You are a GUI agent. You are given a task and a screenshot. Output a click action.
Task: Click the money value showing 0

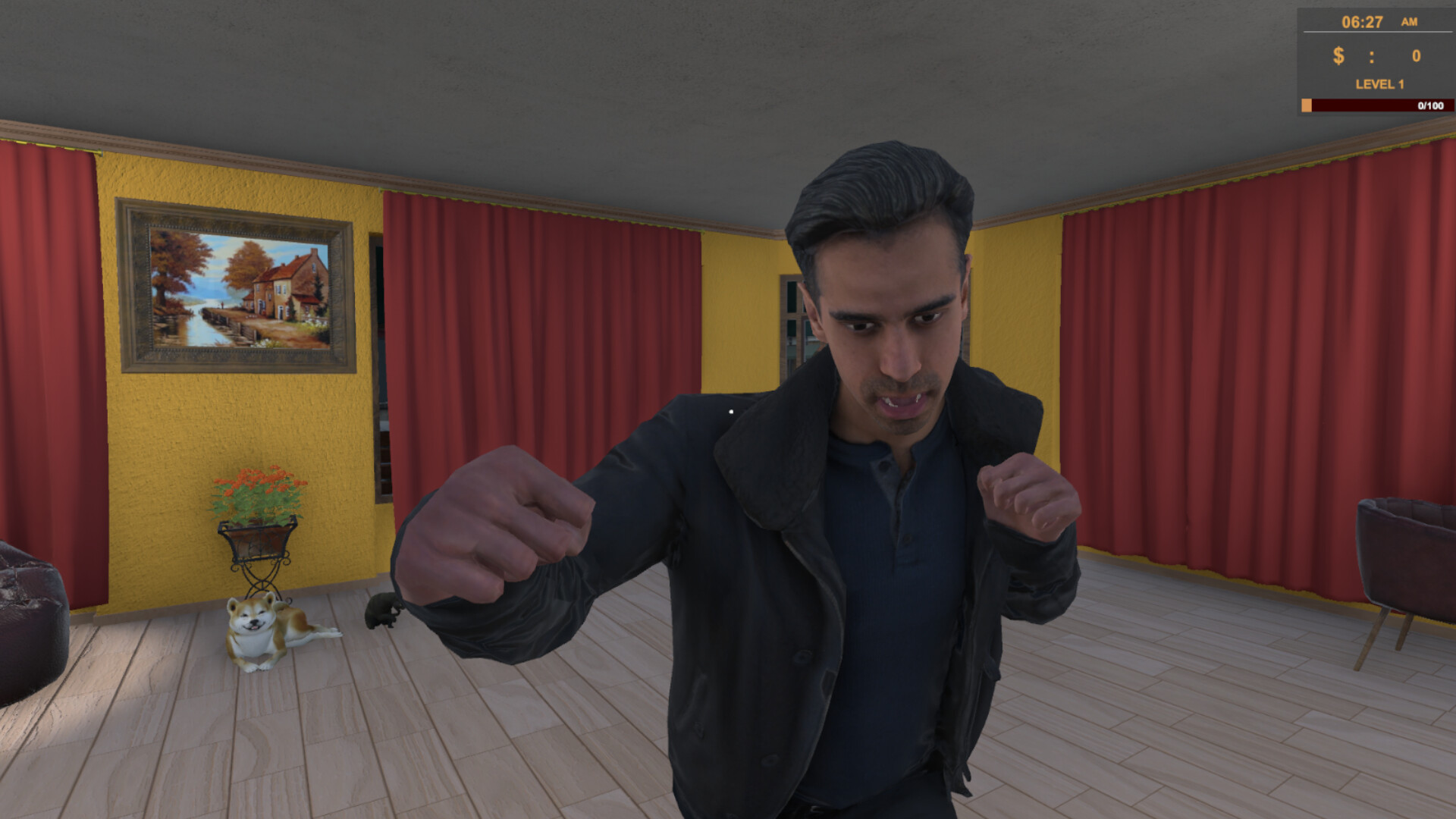(x=1418, y=55)
